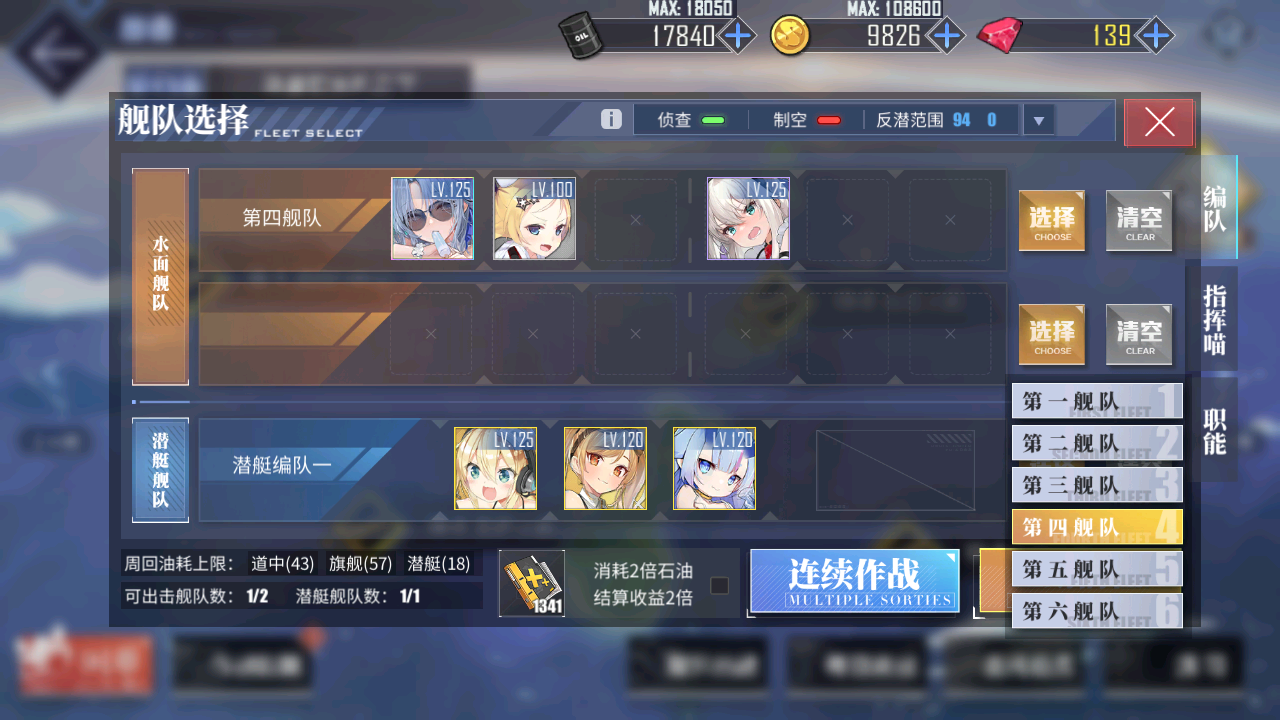Screen dimensions: 1280x720
Task: Switch to 第五舰队 in the list
Action: pos(1097,569)
